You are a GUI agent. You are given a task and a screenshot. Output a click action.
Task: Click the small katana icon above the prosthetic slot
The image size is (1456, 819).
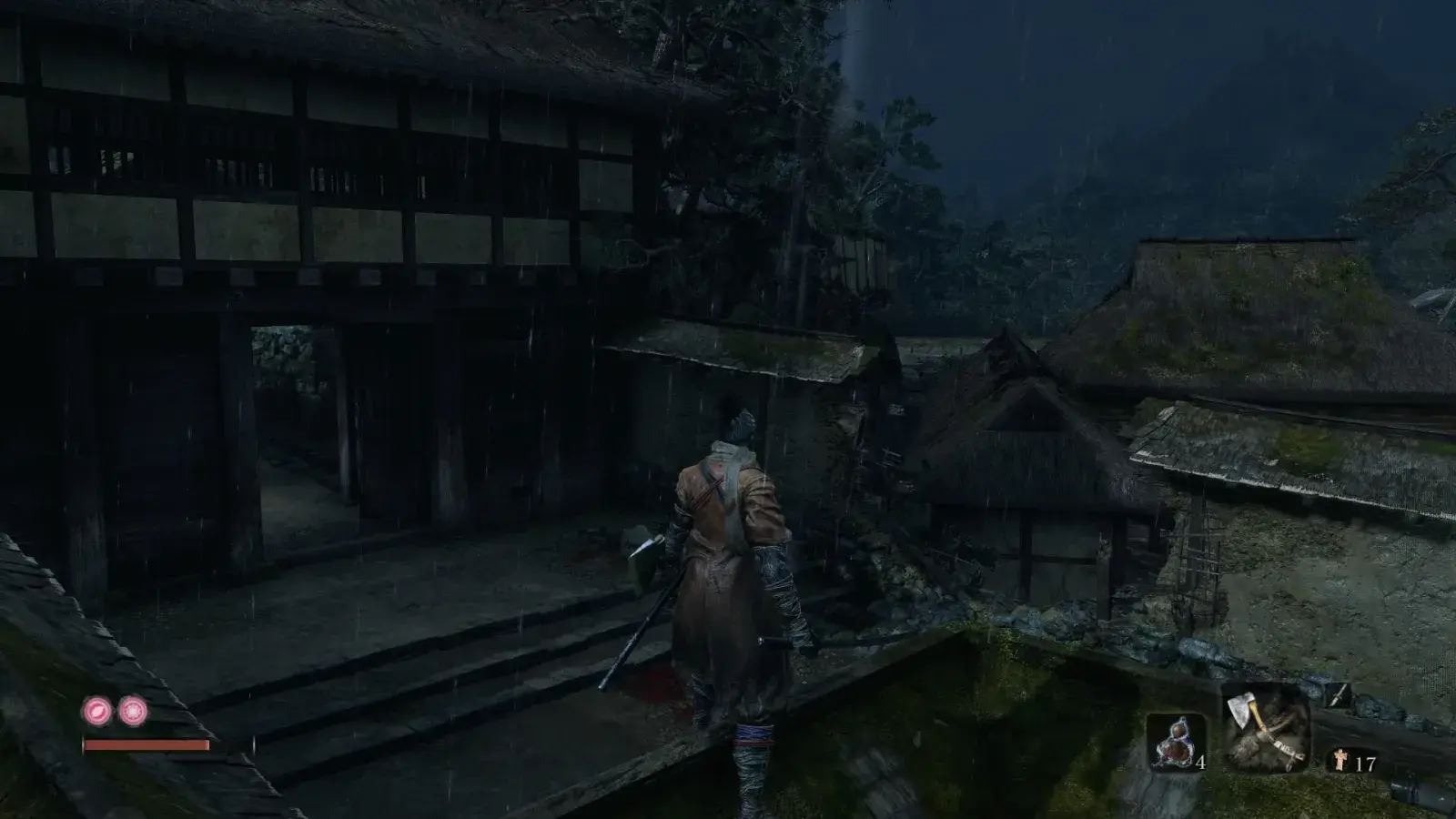click(x=1338, y=696)
